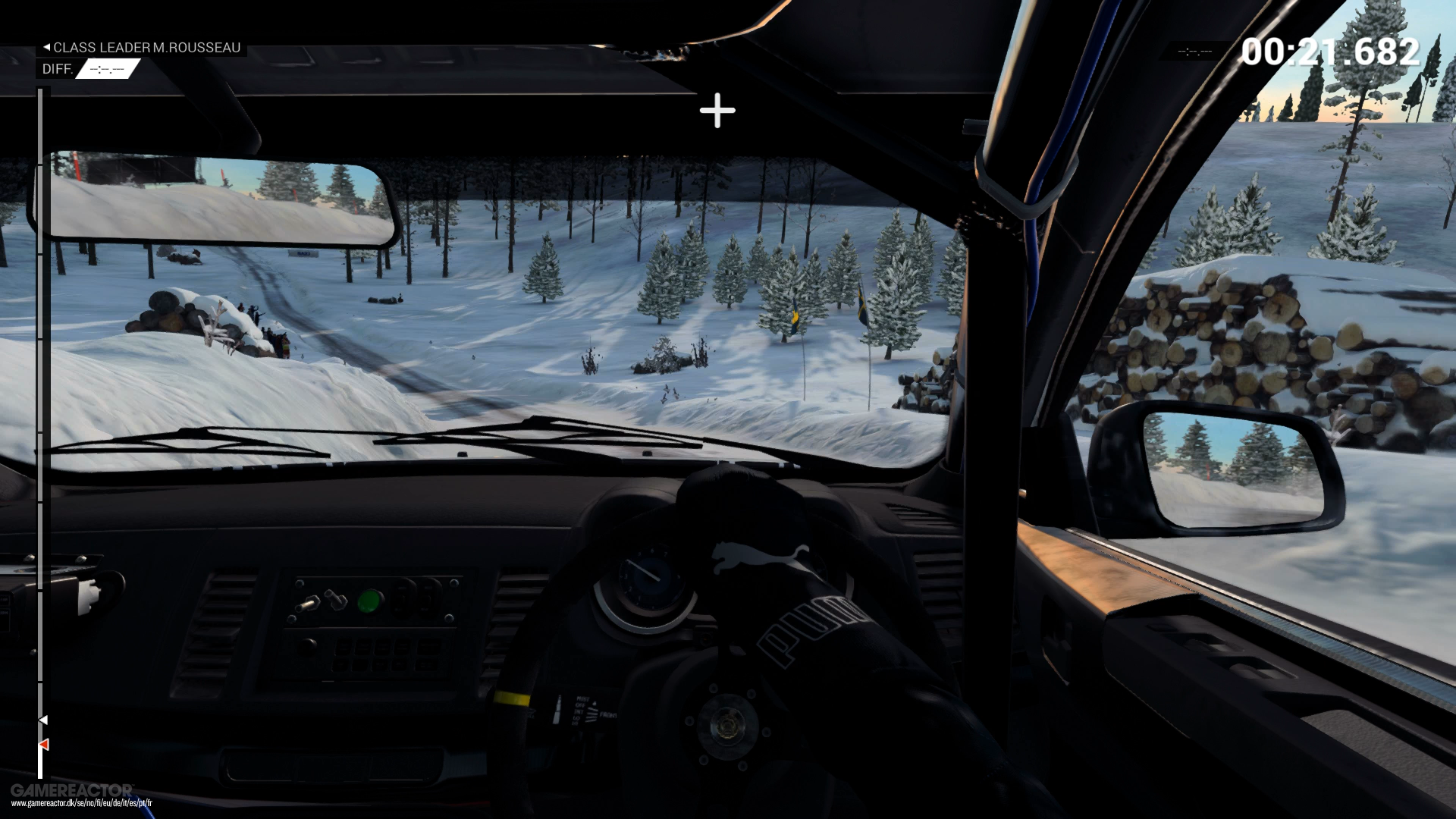Viewport: 1456px width, 819px height.
Task: Click the crosshair reticle at screen center
Action: click(716, 111)
